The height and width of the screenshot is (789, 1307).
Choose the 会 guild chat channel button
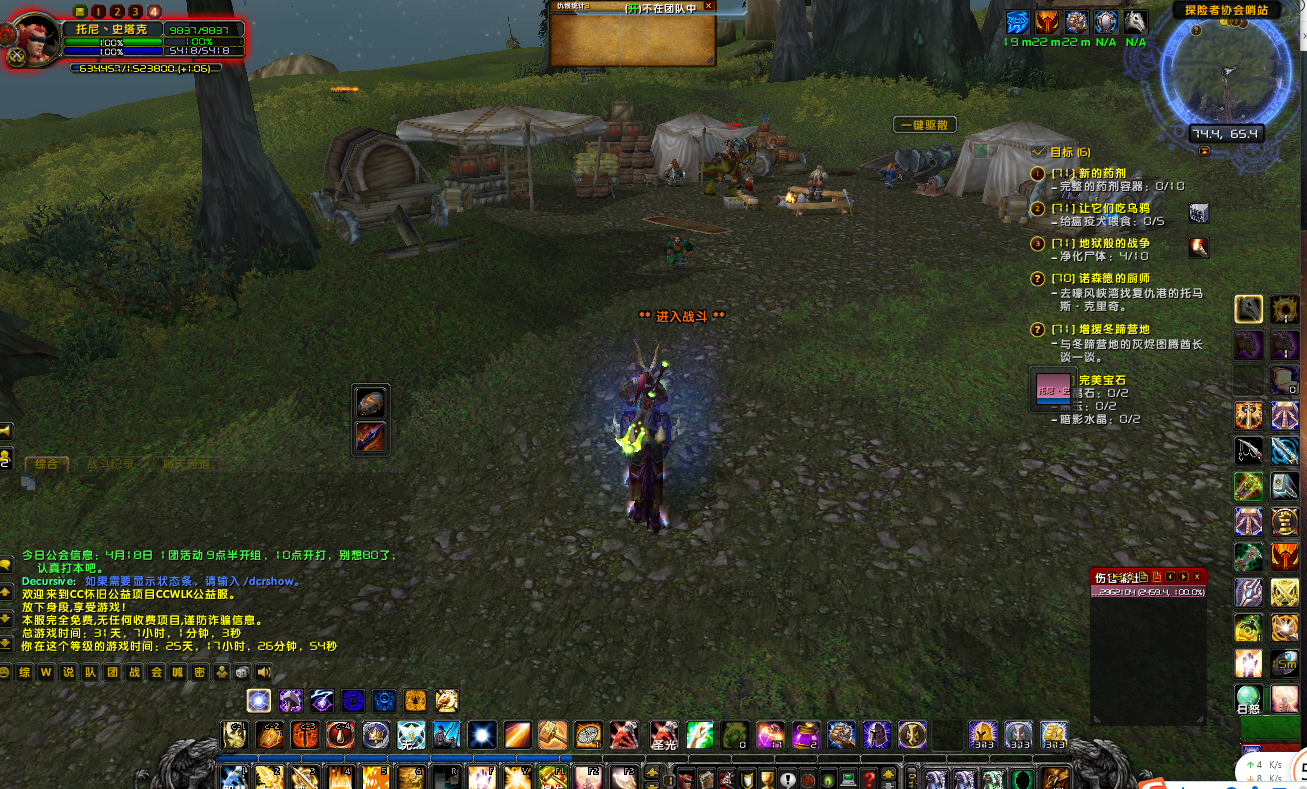tap(156, 672)
